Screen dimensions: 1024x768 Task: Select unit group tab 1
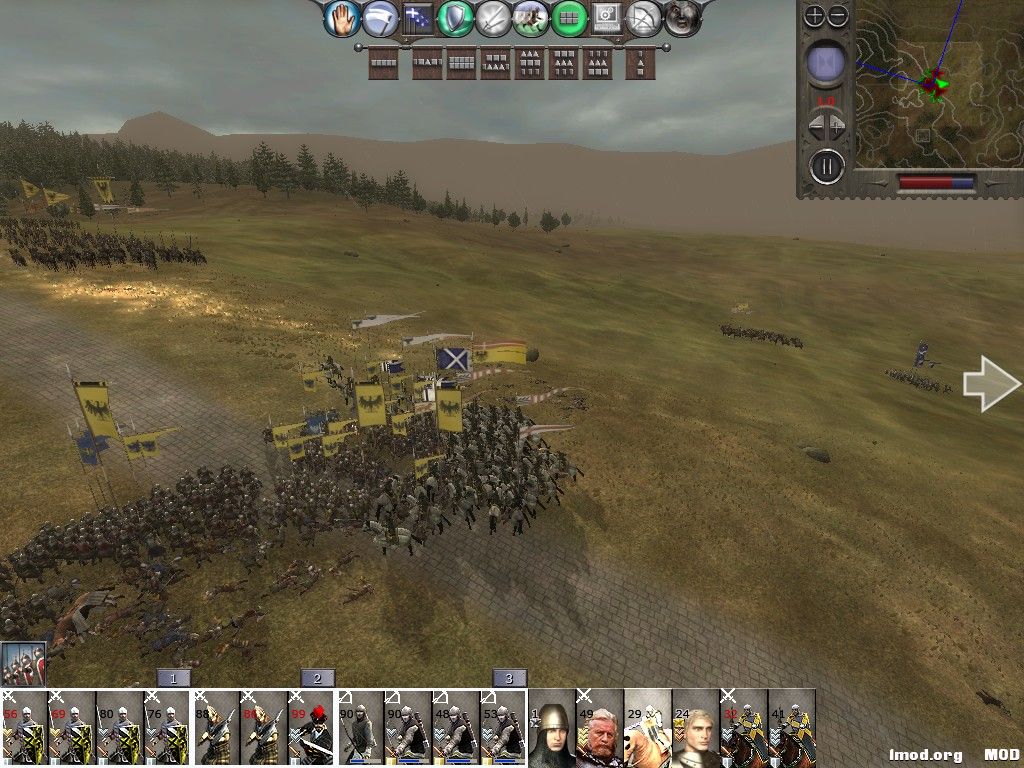tap(173, 678)
